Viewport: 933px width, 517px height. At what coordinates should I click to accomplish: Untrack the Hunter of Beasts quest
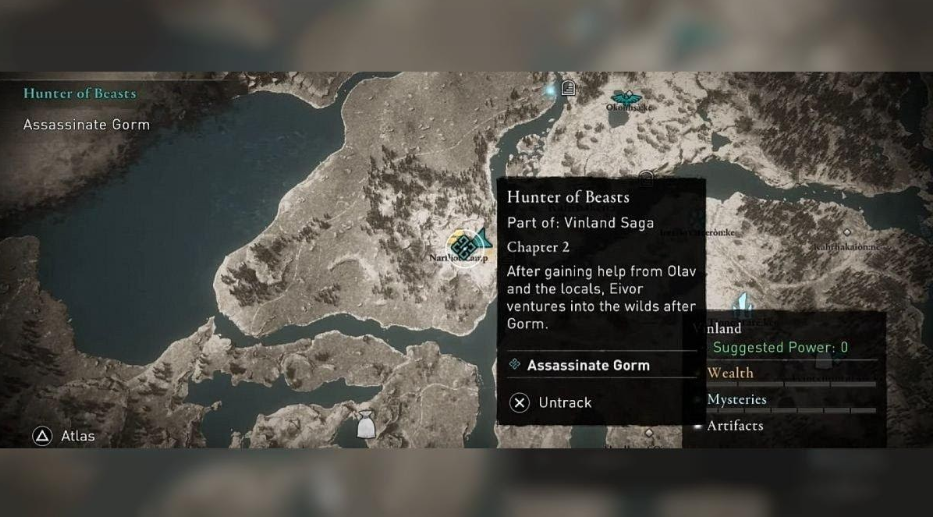click(551, 403)
